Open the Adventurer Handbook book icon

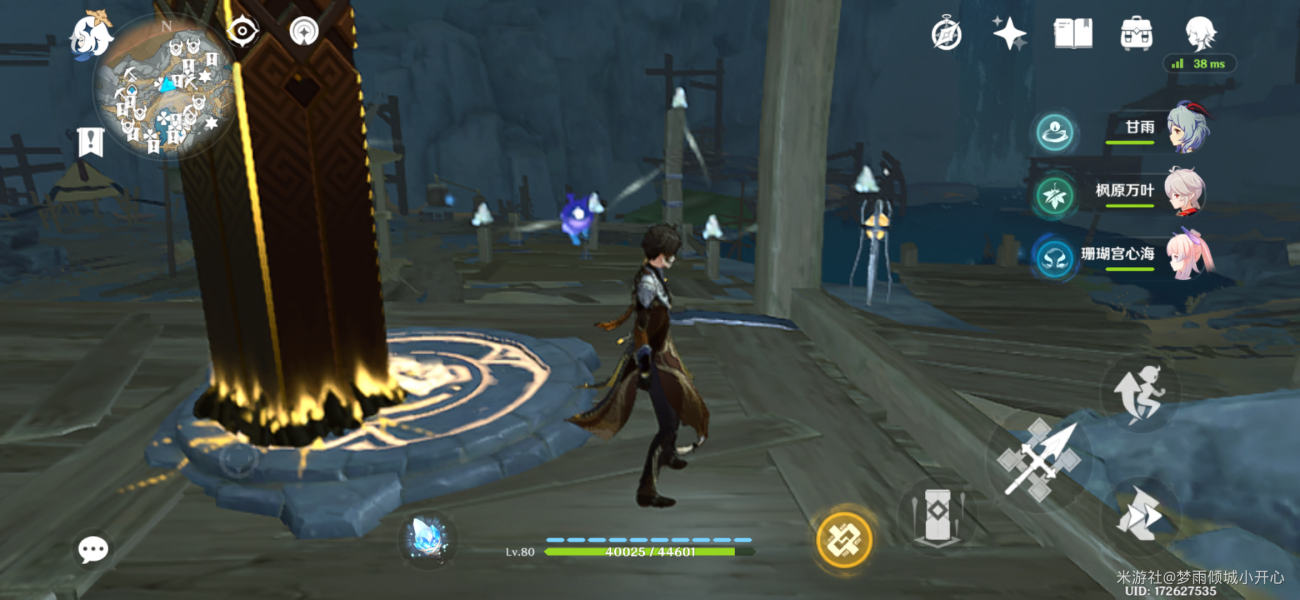point(1073,34)
